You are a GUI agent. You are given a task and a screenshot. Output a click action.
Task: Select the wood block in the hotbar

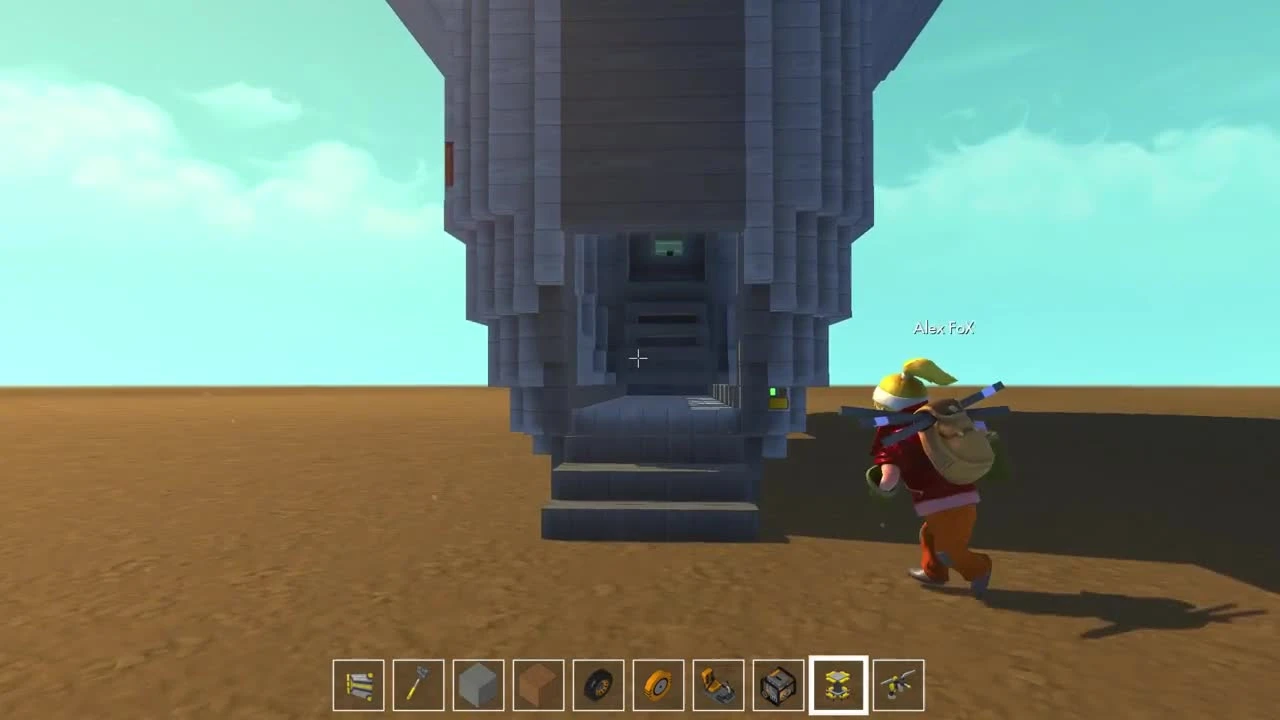(538, 684)
